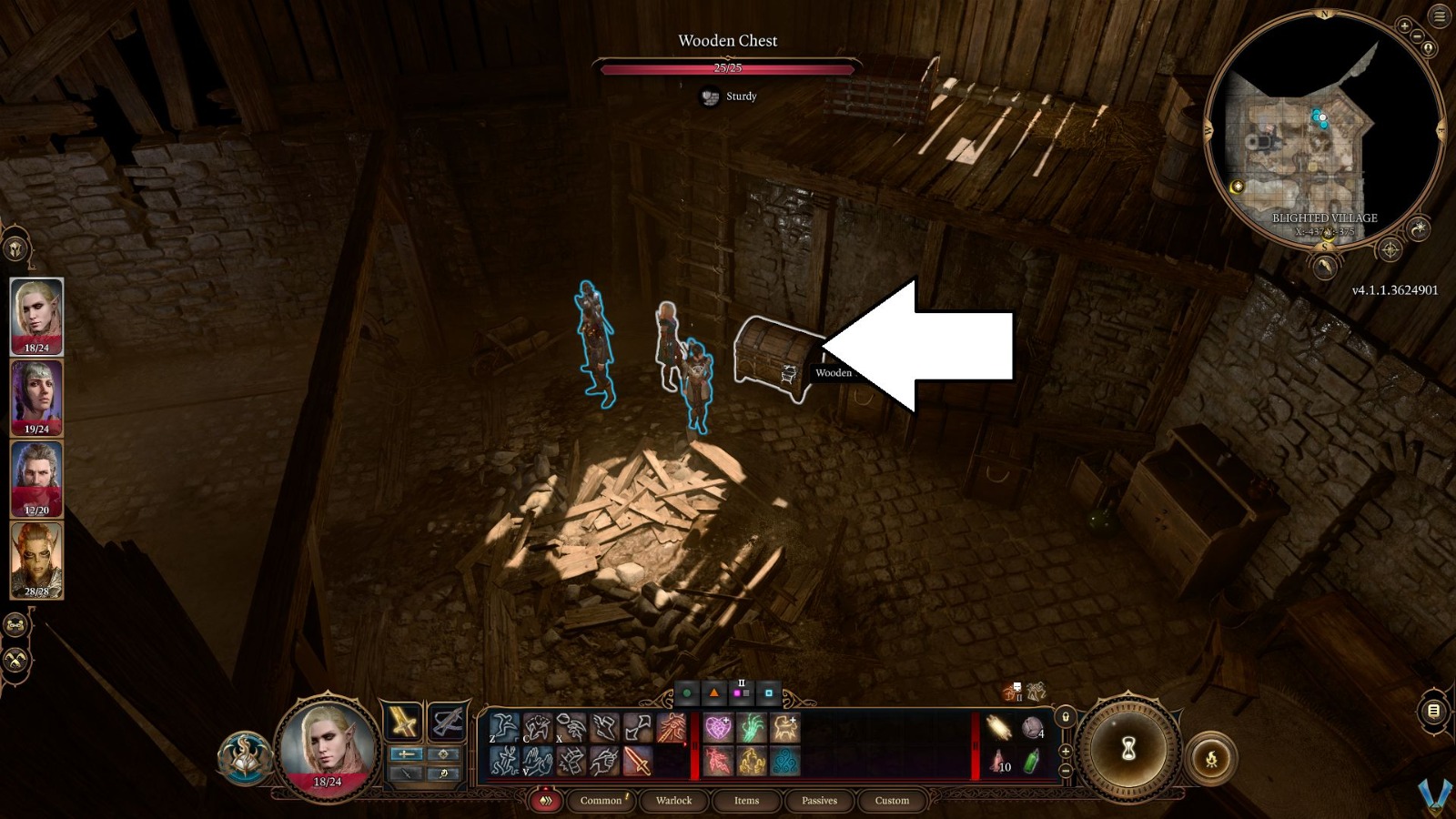
Task: Click the plus button to add a hotbar row
Action: (x=1066, y=752)
